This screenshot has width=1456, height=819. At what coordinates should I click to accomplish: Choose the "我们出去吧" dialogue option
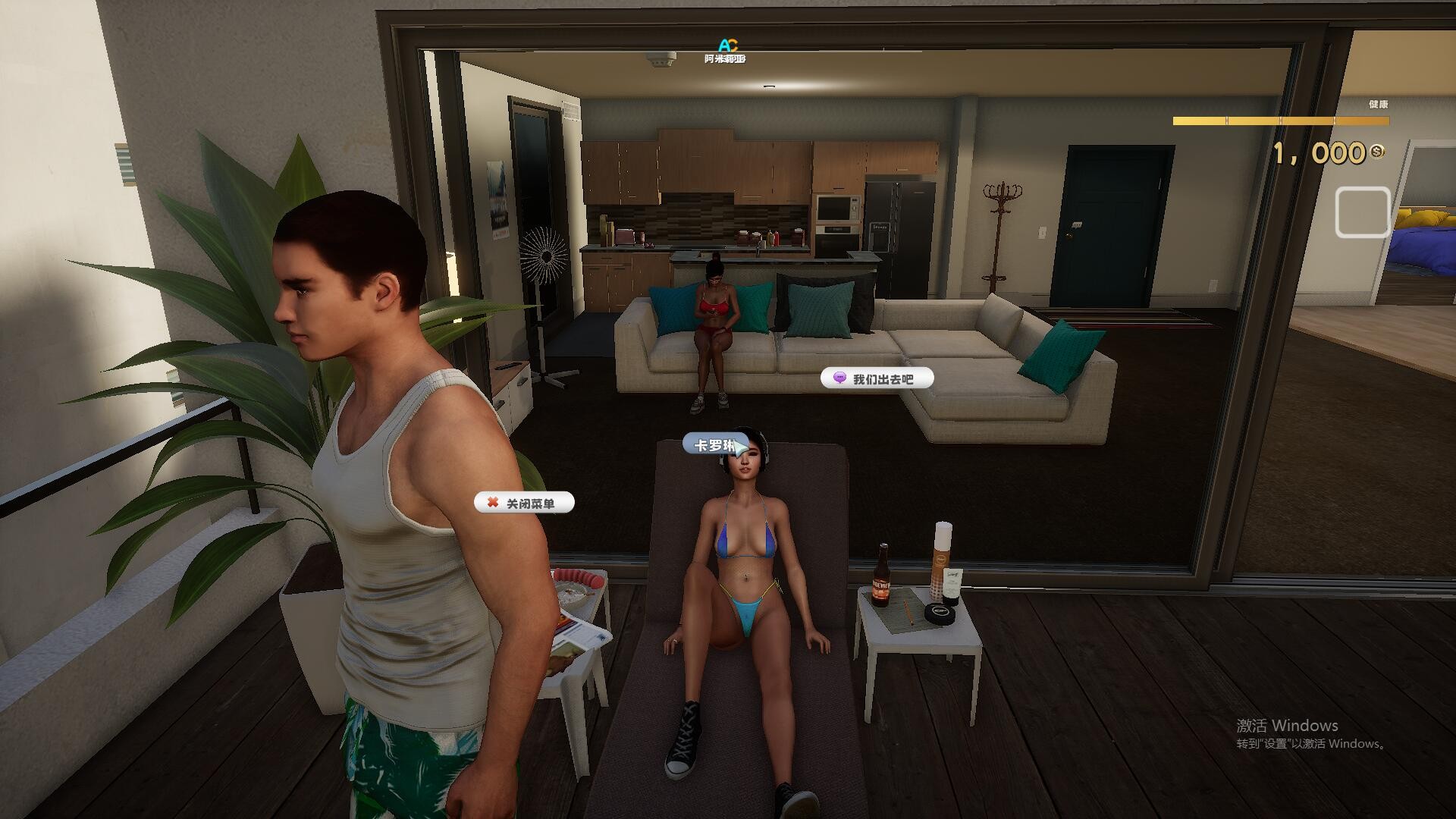[877, 378]
